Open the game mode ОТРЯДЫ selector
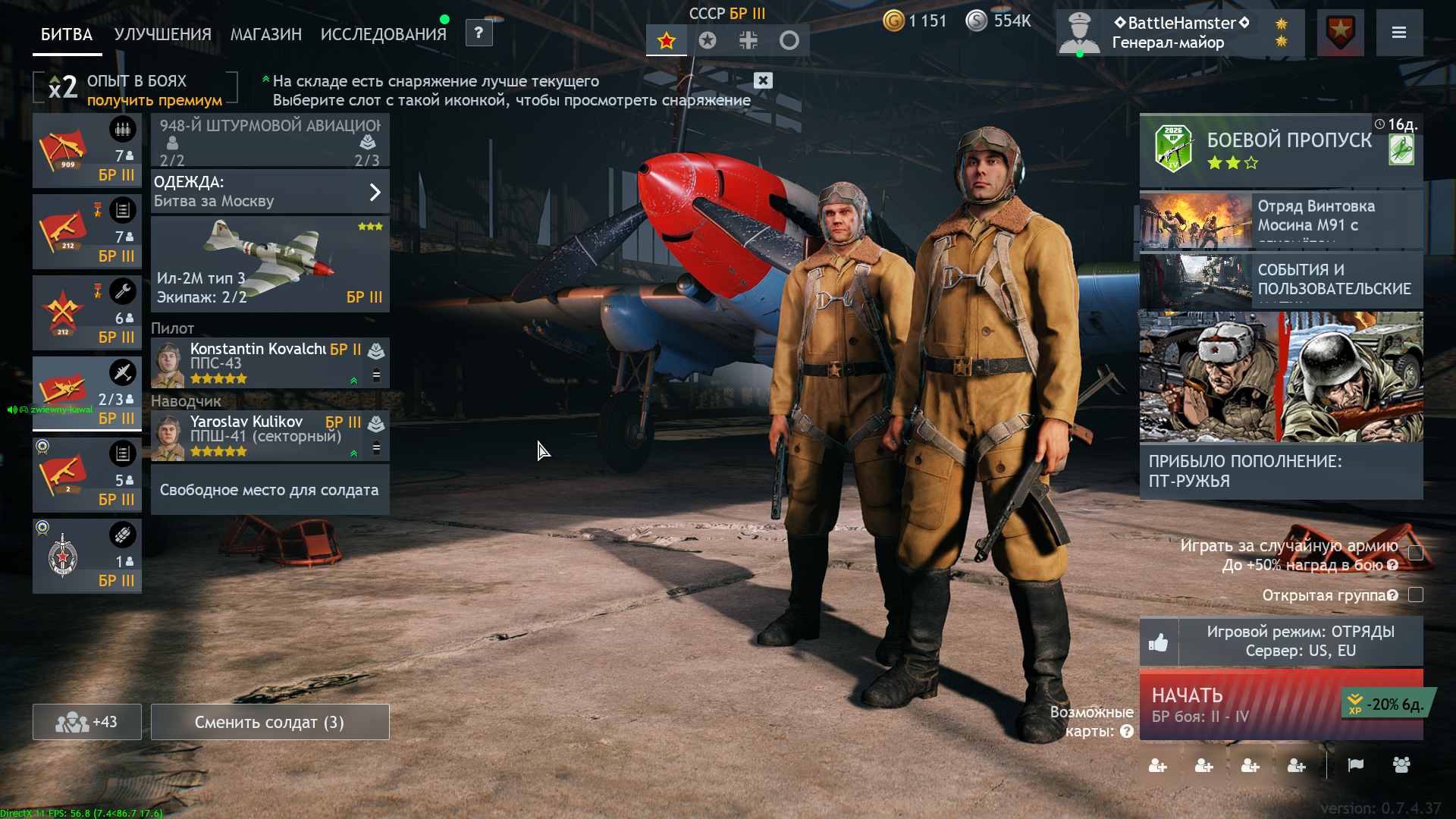This screenshot has height=819, width=1456. [x=1300, y=642]
